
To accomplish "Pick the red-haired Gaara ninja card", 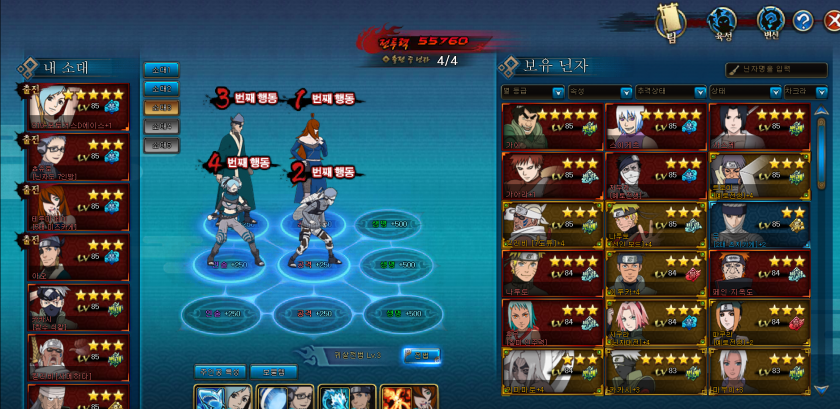I will tap(552, 176).
